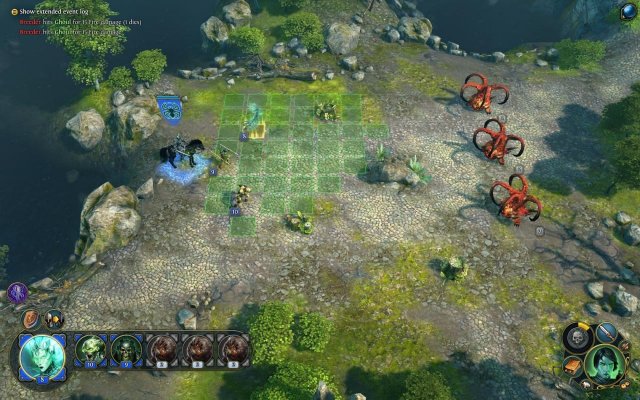Image resolution: width=640 pixels, height=400 pixels.
Task: Select the active ghost unit portrait
Action: pyautogui.click(x=42, y=356)
